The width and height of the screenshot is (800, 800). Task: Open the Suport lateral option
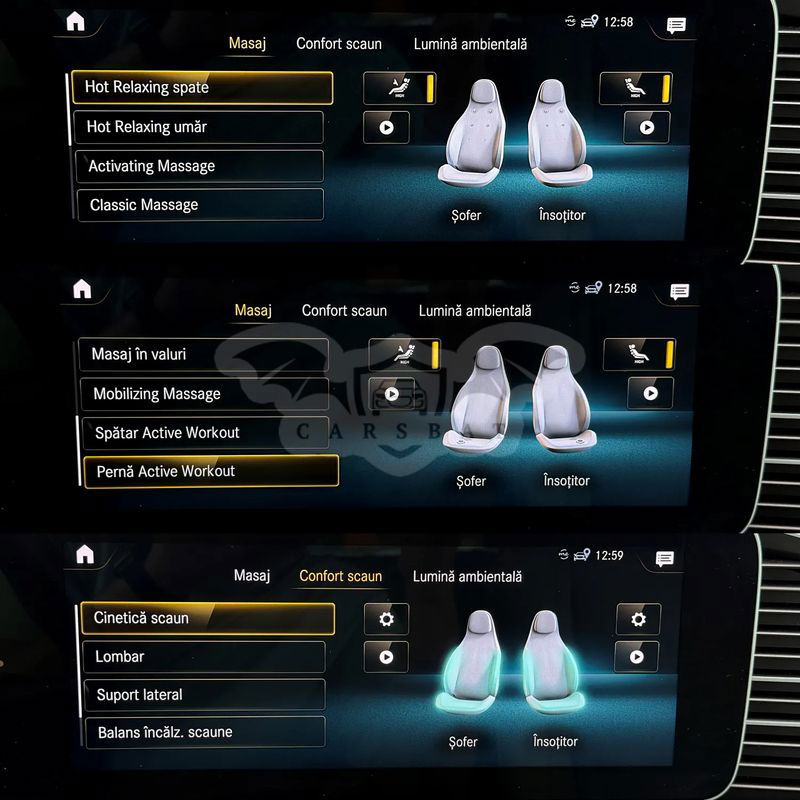[204, 695]
